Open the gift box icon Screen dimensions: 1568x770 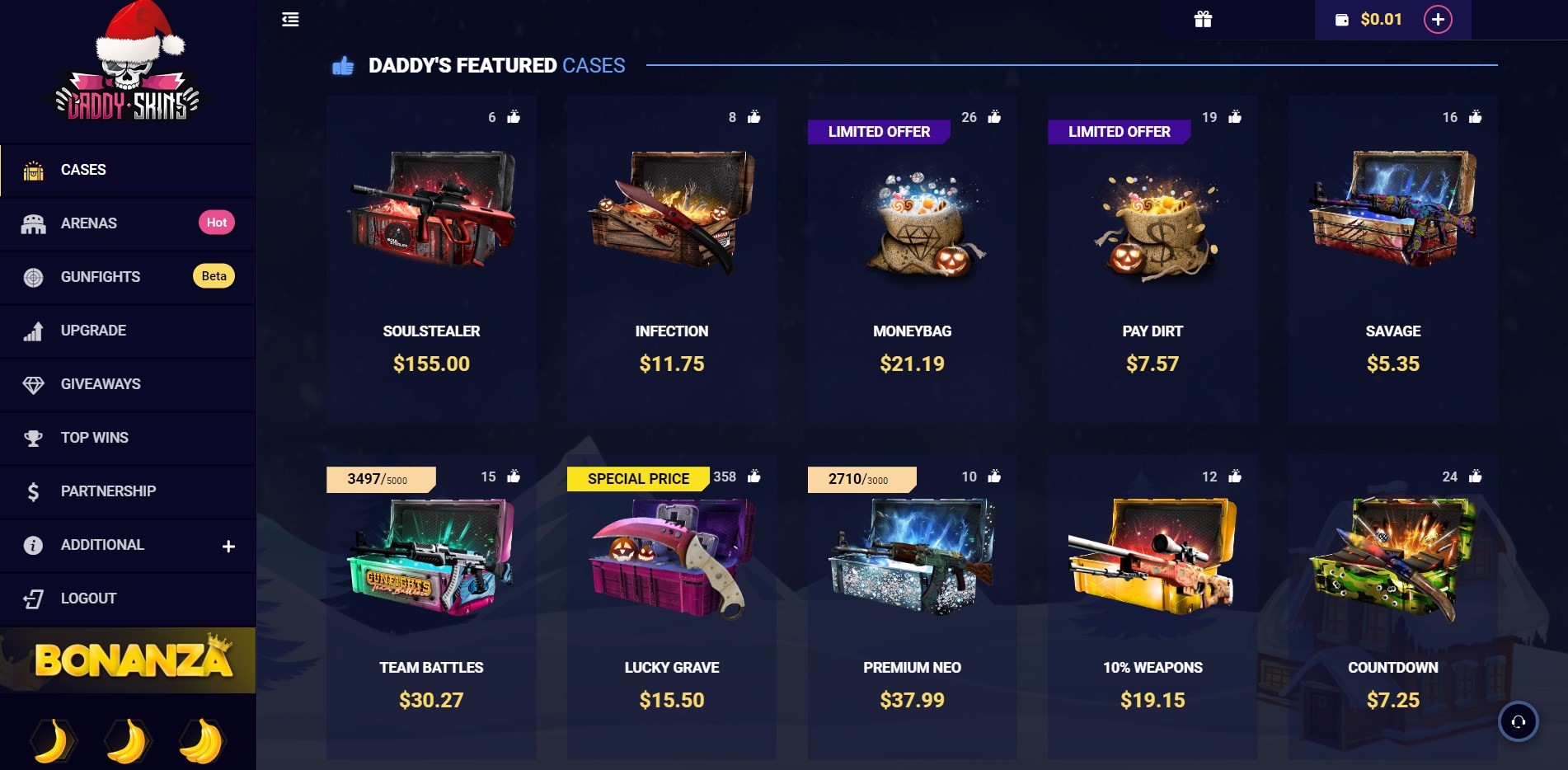1203,20
